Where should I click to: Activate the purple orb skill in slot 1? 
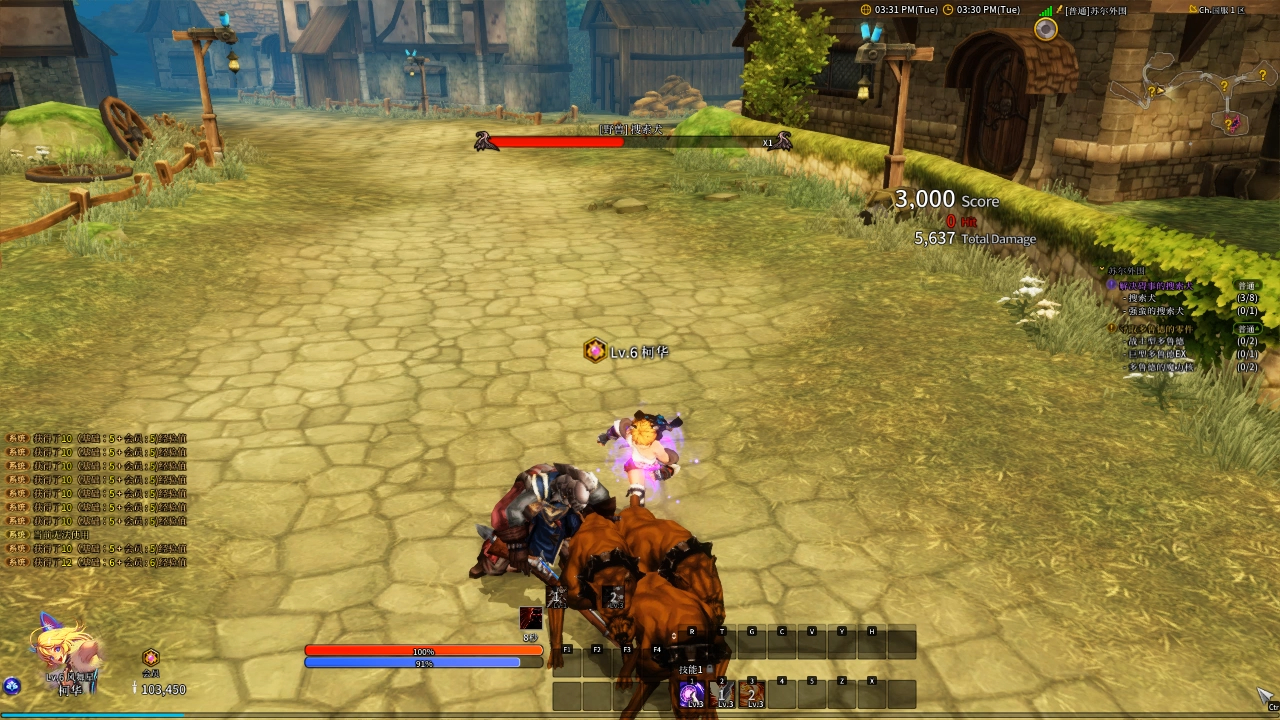[691, 694]
